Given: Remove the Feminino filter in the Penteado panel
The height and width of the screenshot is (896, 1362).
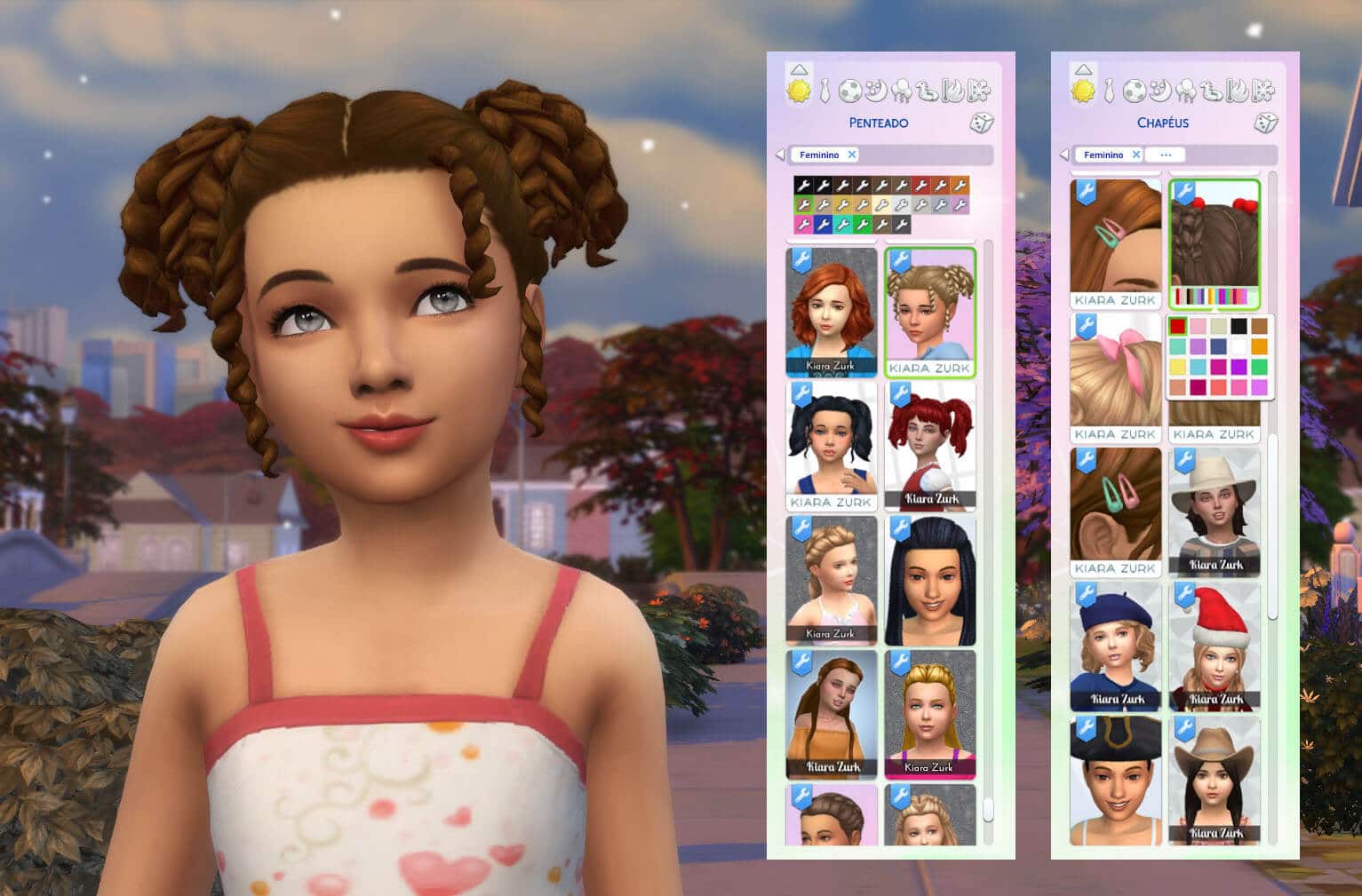Looking at the screenshot, I should (x=851, y=155).
